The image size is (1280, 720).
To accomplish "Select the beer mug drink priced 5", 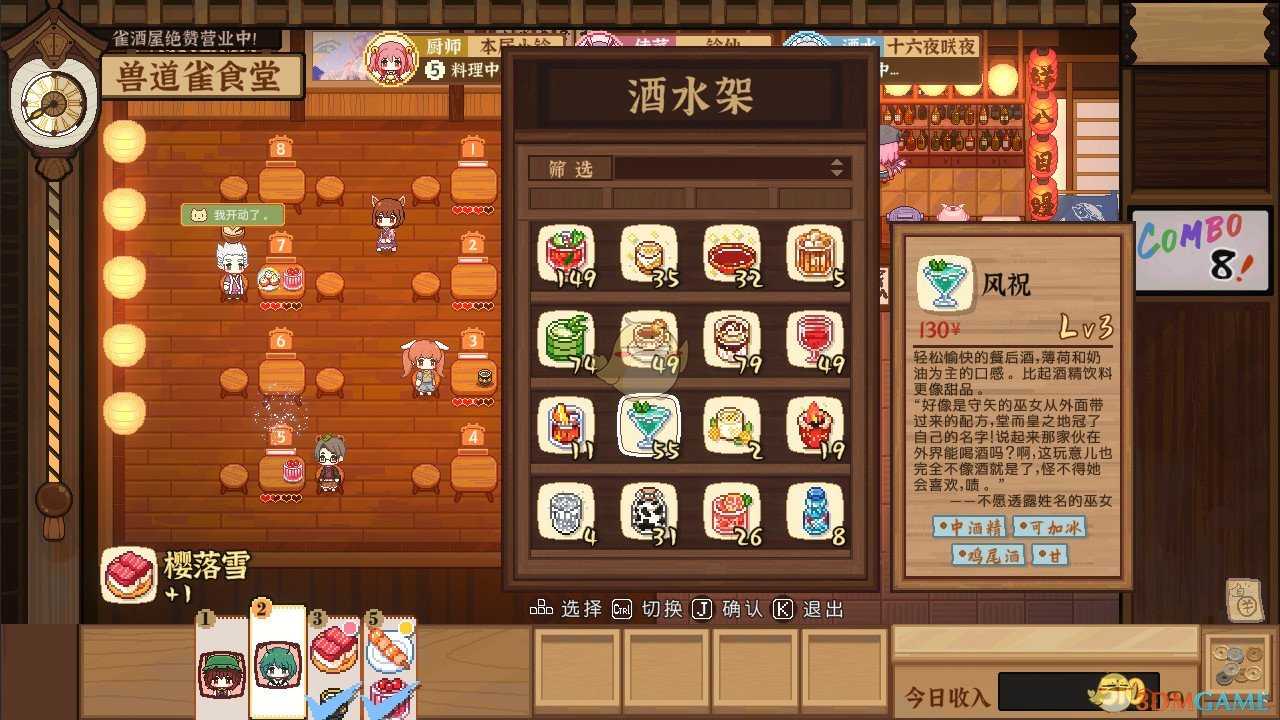I will [x=815, y=252].
